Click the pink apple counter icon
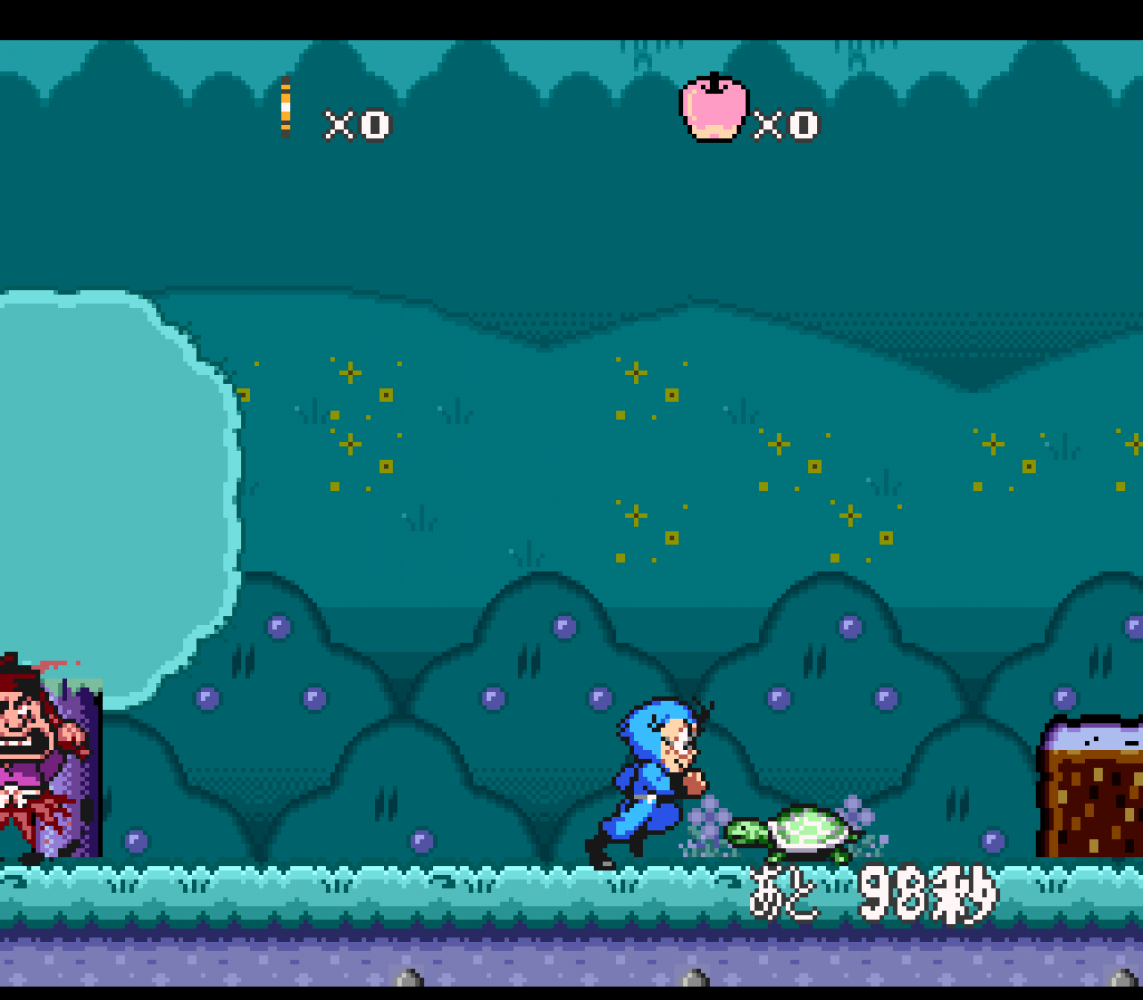This screenshot has width=1143, height=1000. pos(714,107)
